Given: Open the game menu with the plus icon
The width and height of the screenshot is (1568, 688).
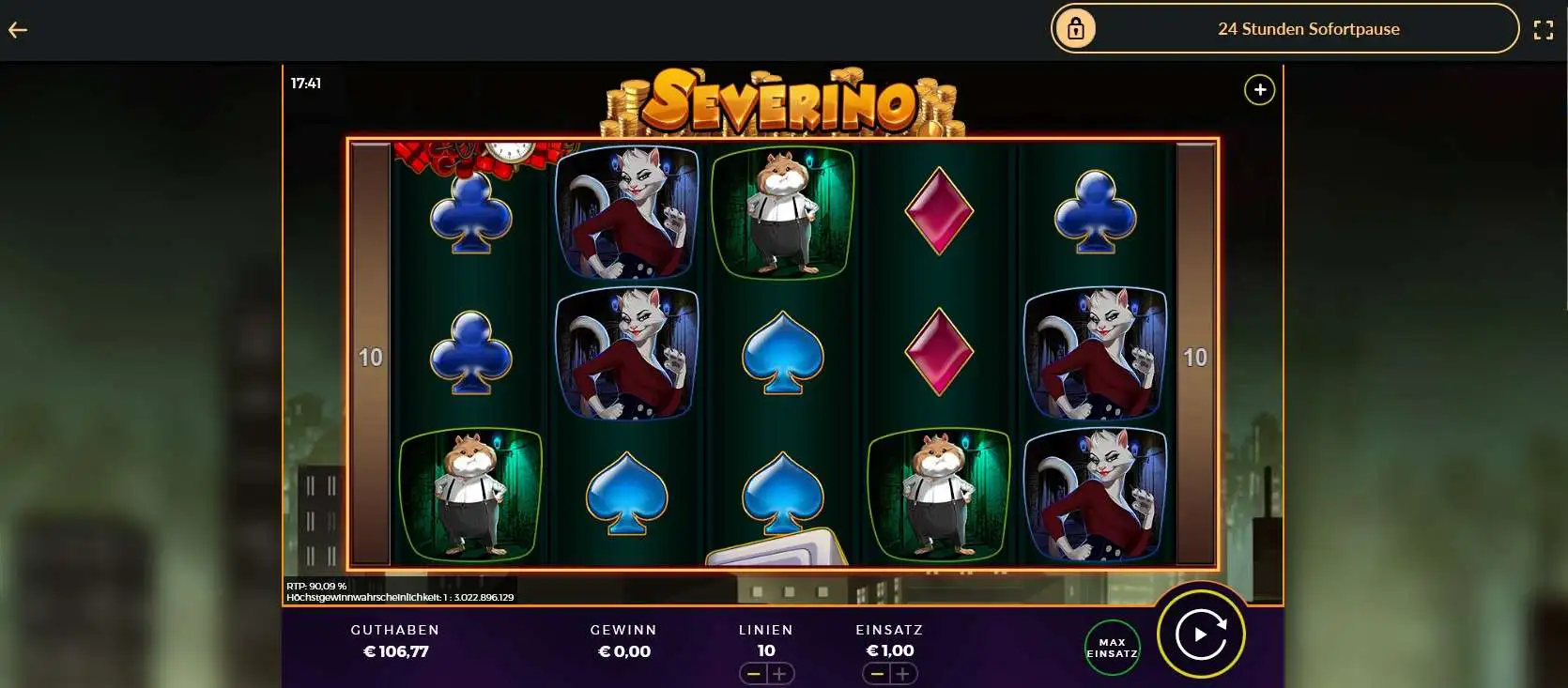Looking at the screenshot, I should (x=1260, y=90).
